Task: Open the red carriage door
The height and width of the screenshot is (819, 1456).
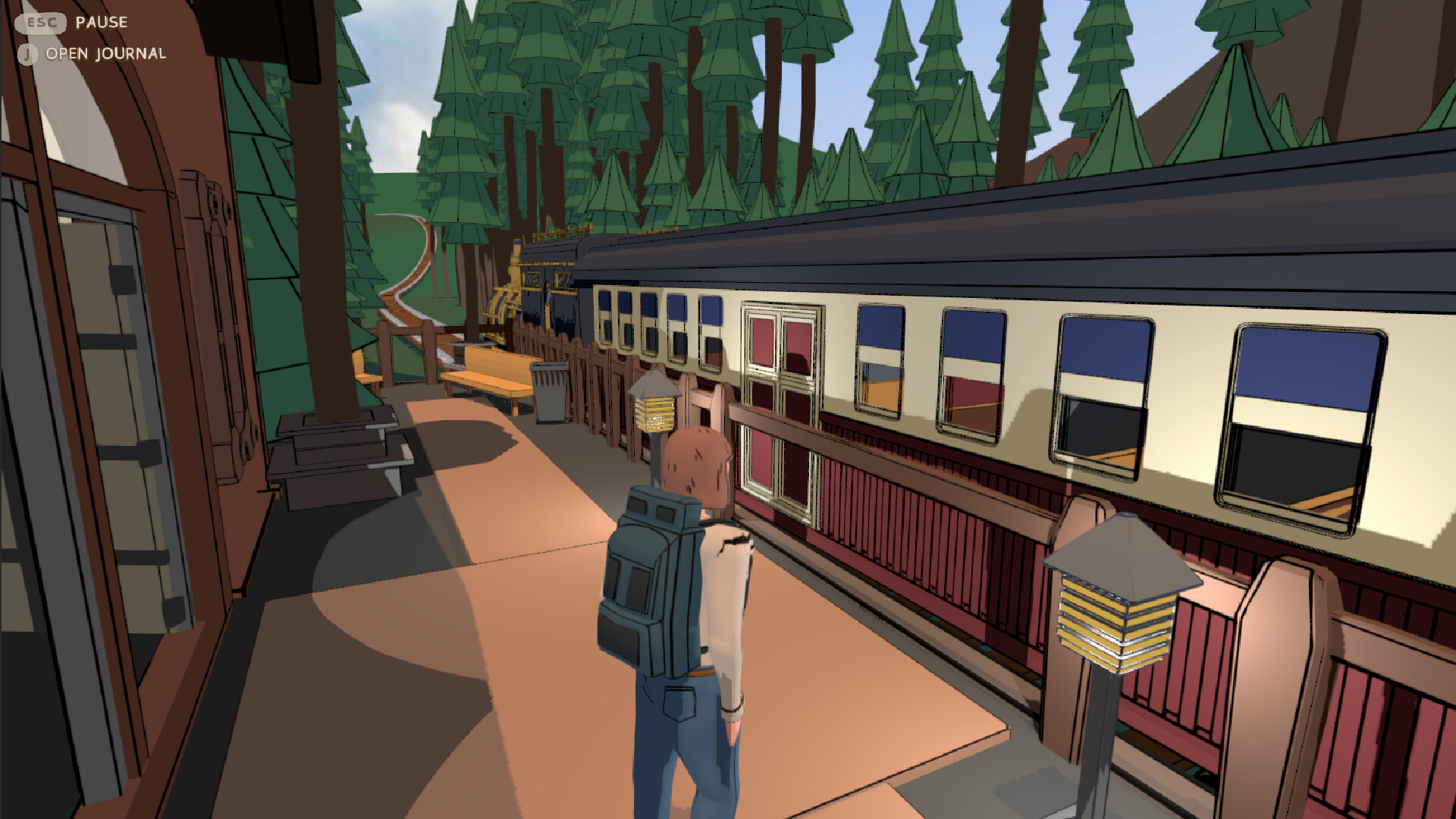Action: (x=781, y=402)
